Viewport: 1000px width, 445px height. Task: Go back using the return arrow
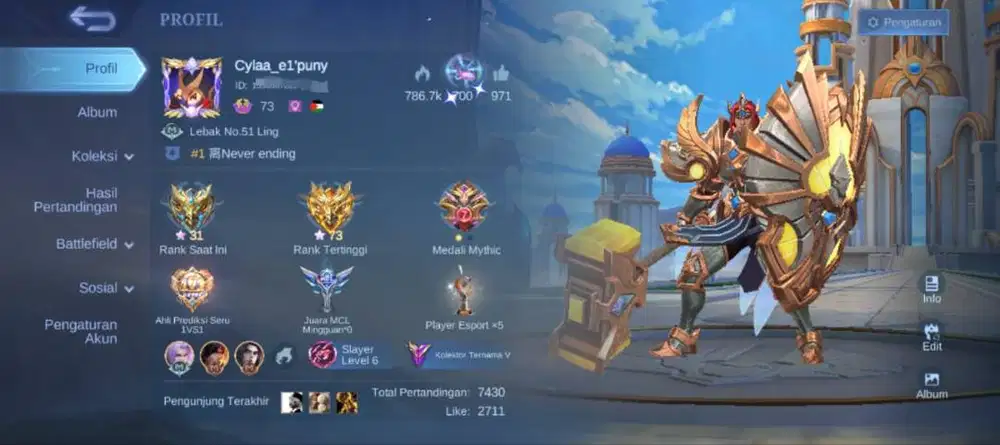tap(92, 19)
